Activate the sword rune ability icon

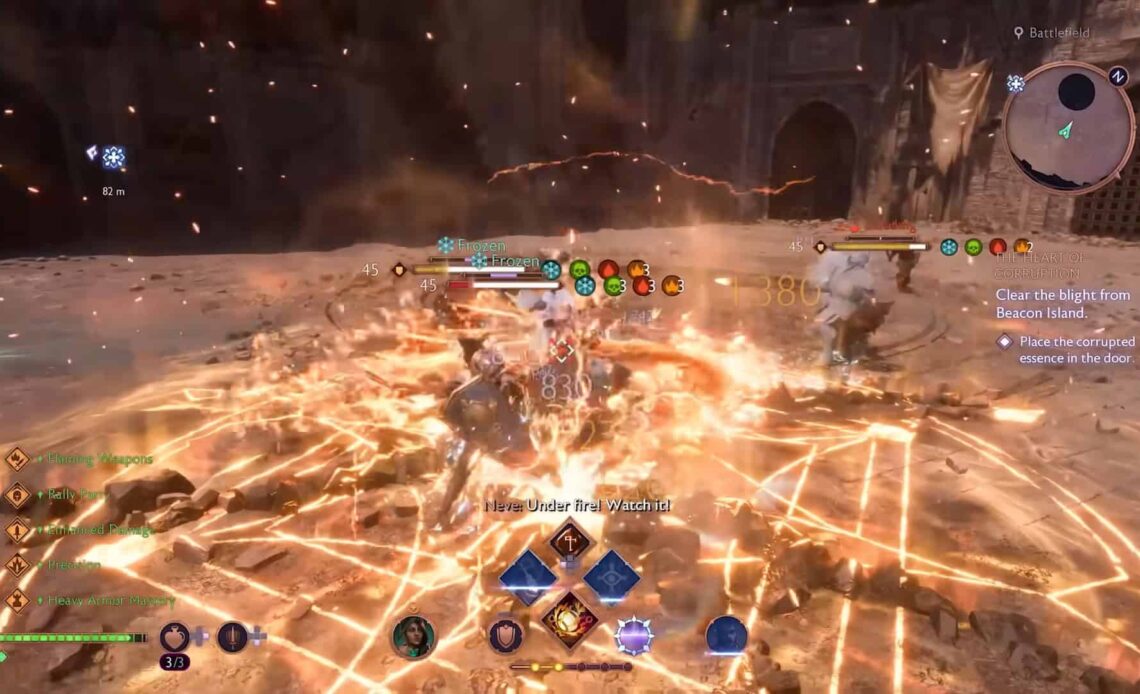pyautogui.click(x=232, y=636)
